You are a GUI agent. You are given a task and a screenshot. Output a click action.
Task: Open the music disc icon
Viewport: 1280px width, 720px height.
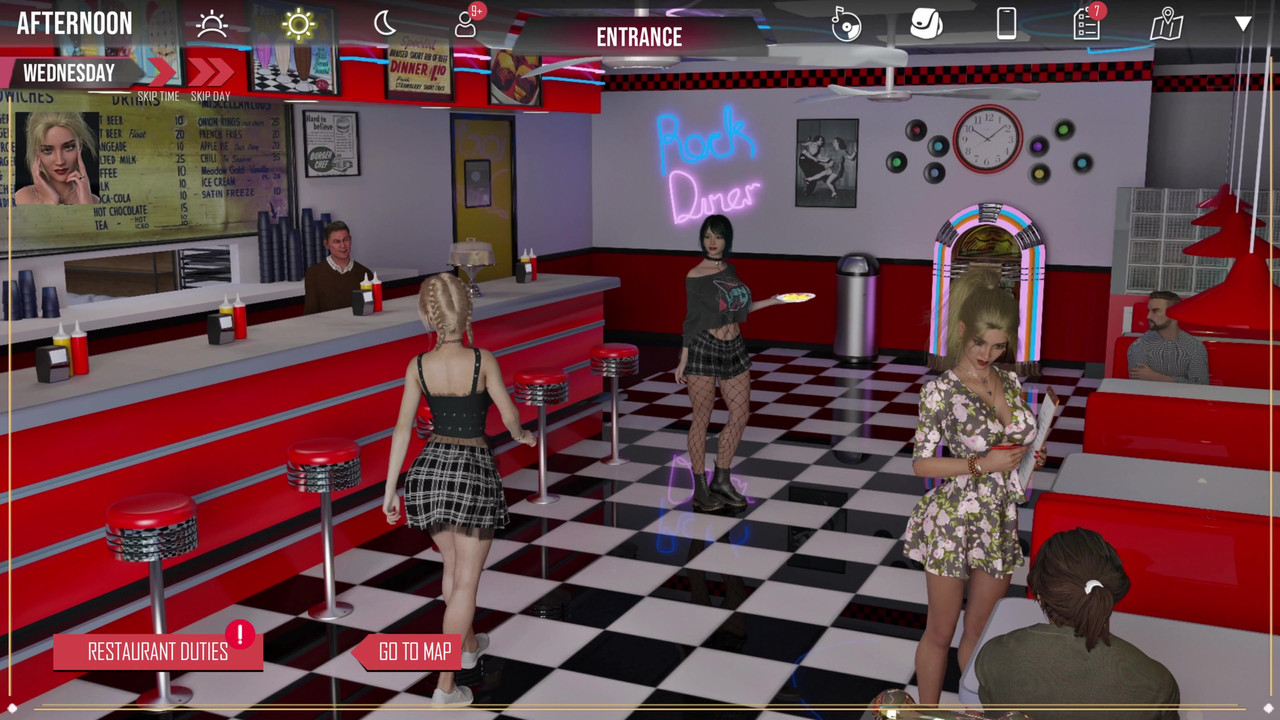(846, 24)
